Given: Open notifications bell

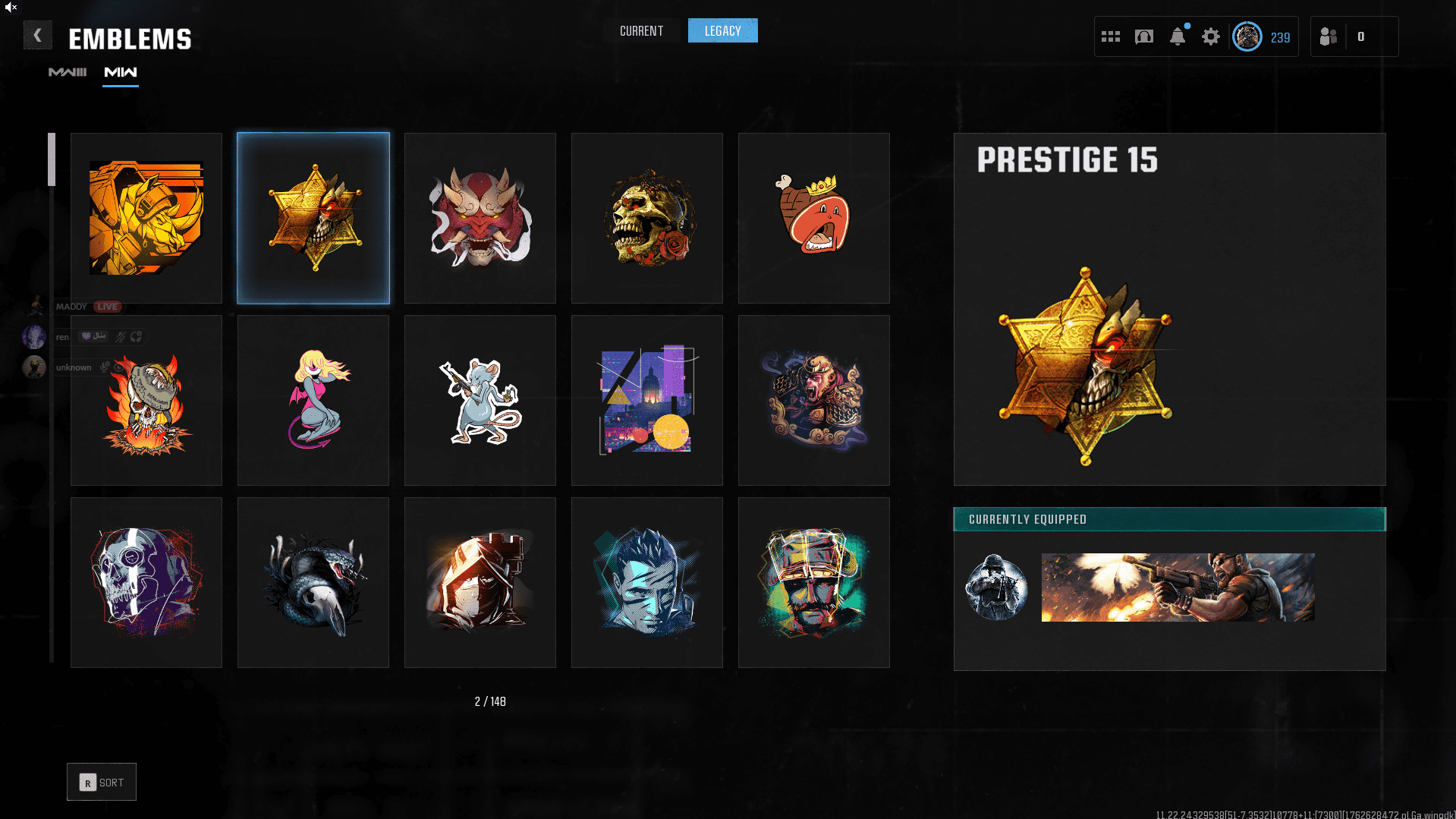Looking at the screenshot, I should pos(1177,36).
